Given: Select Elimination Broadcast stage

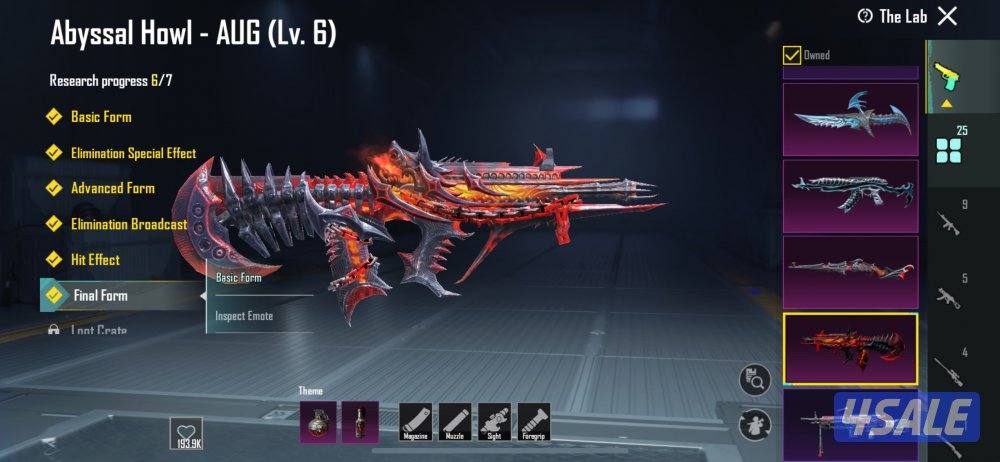Looking at the screenshot, I should click(128, 224).
